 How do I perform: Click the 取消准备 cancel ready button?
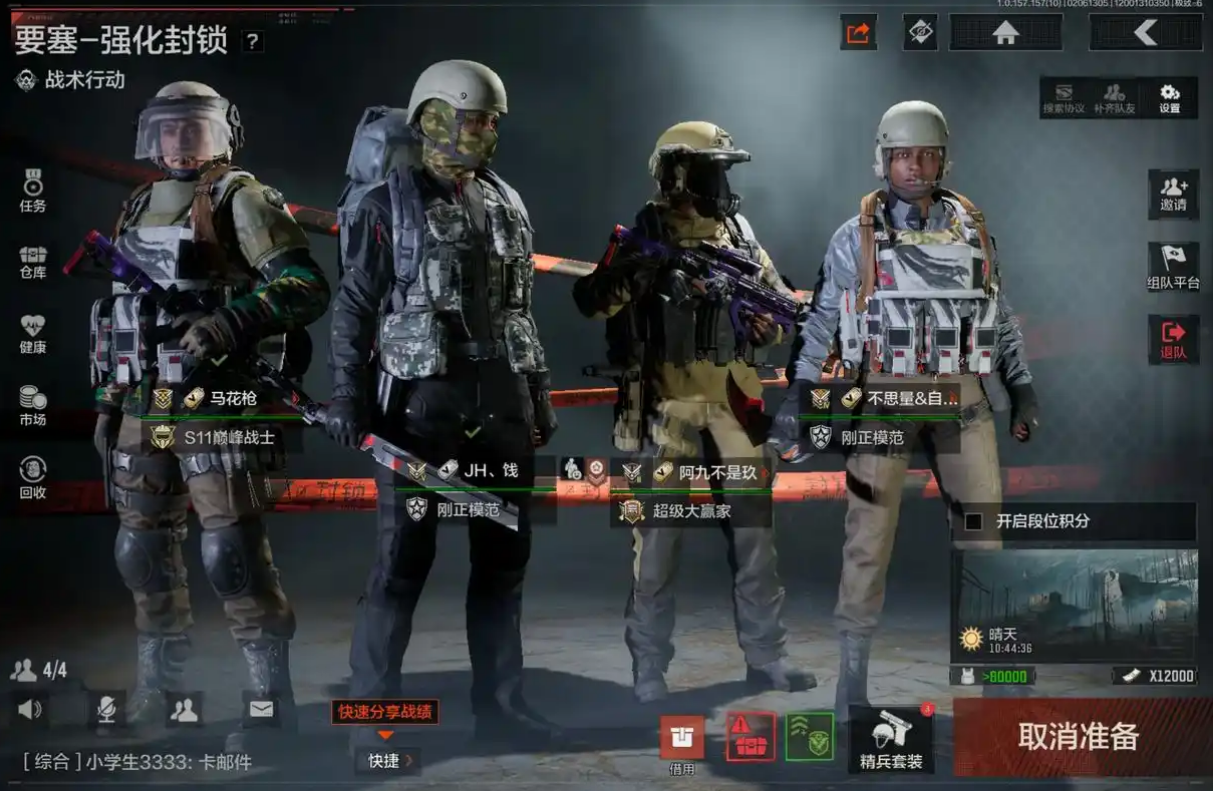(x=1079, y=737)
